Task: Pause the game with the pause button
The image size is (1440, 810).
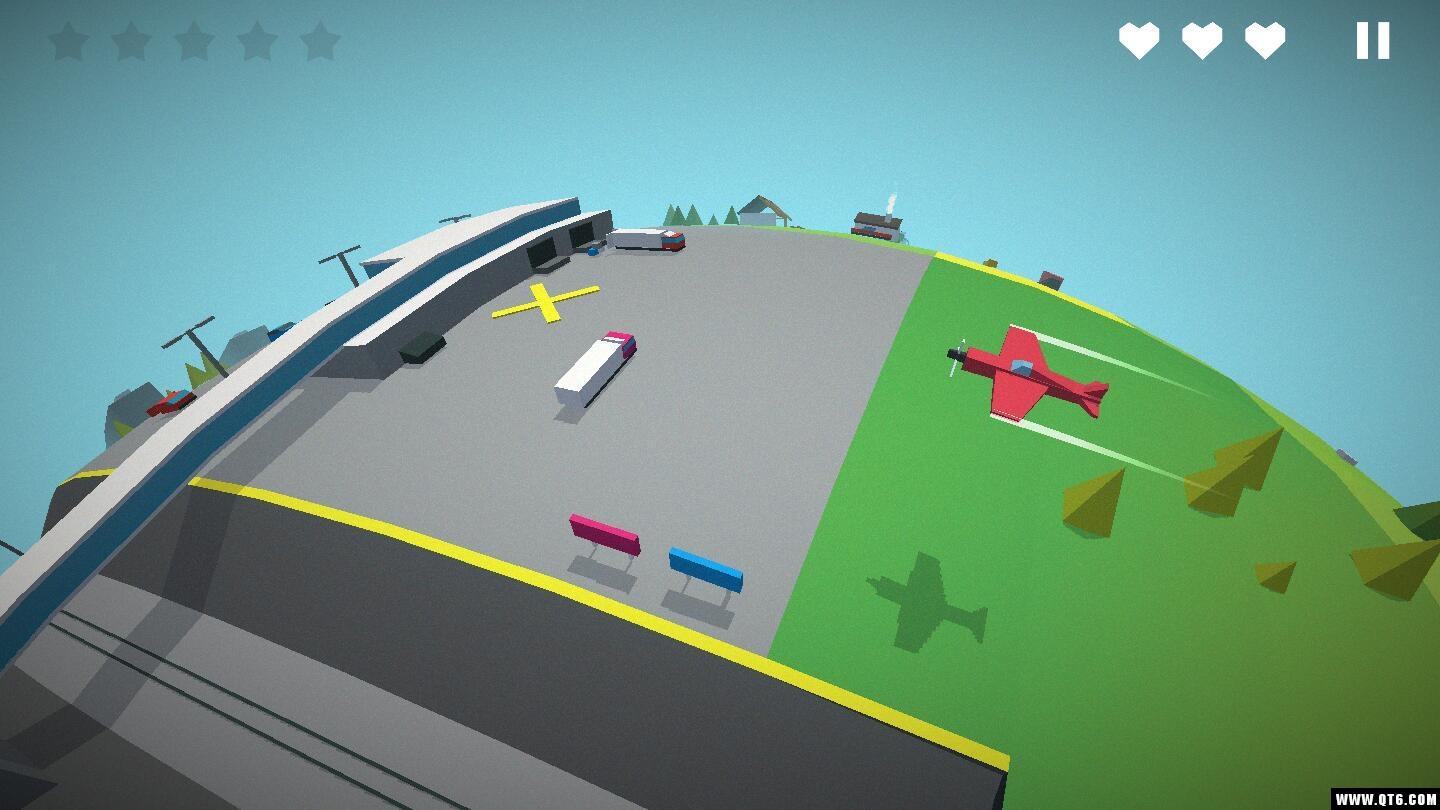Action: pos(1372,41)
